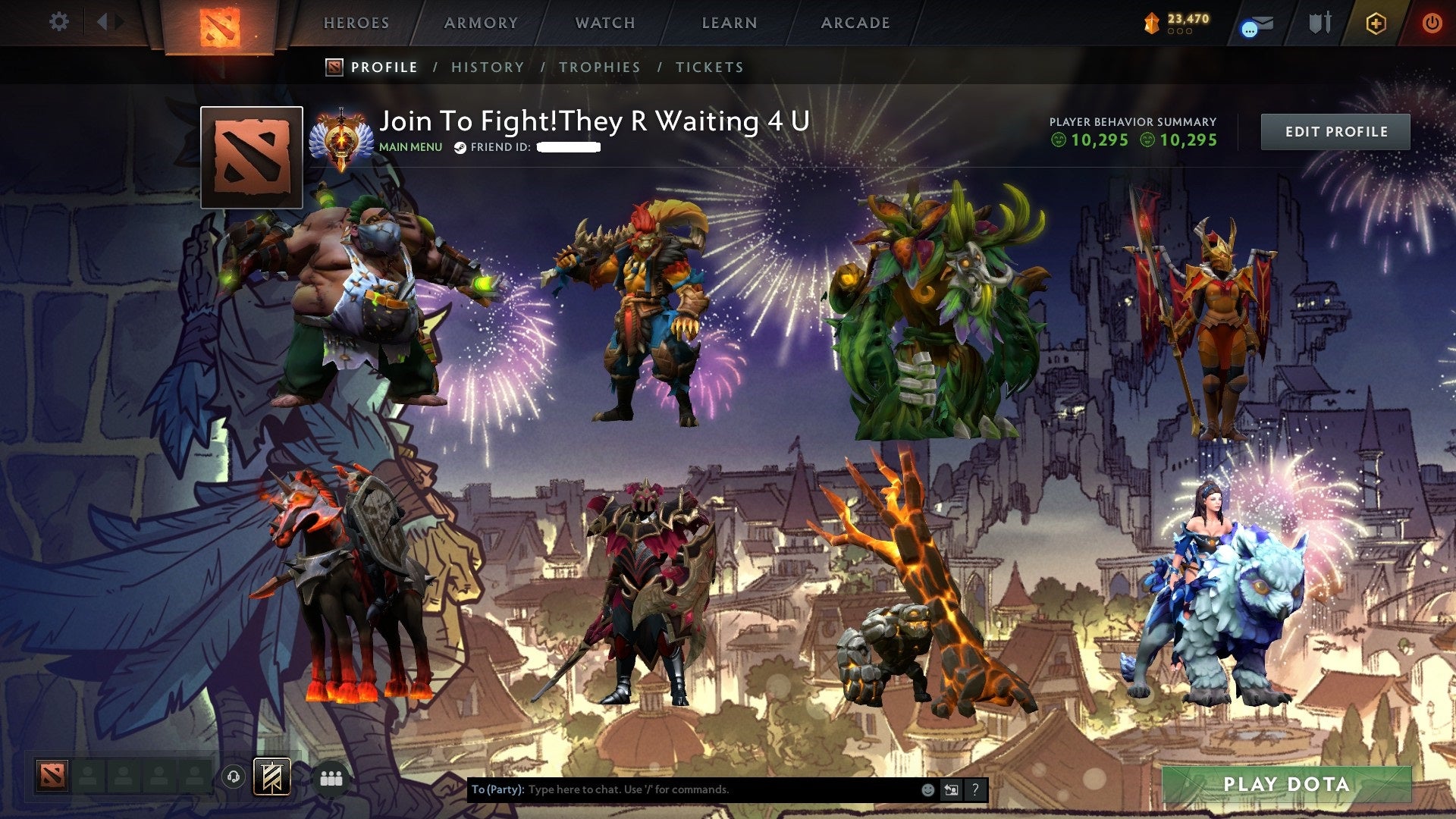Switch to the TROPHIES tab
Screen dimensions: 1456x819
(600, 67)
